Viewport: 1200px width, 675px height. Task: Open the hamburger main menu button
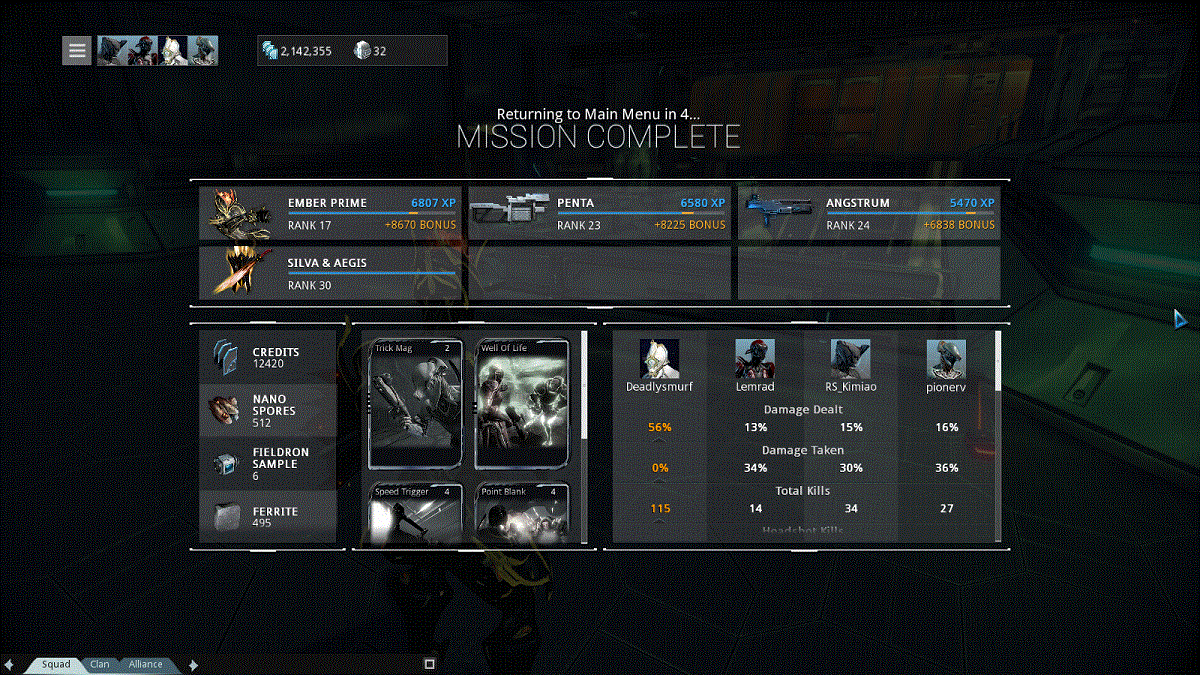78,50
